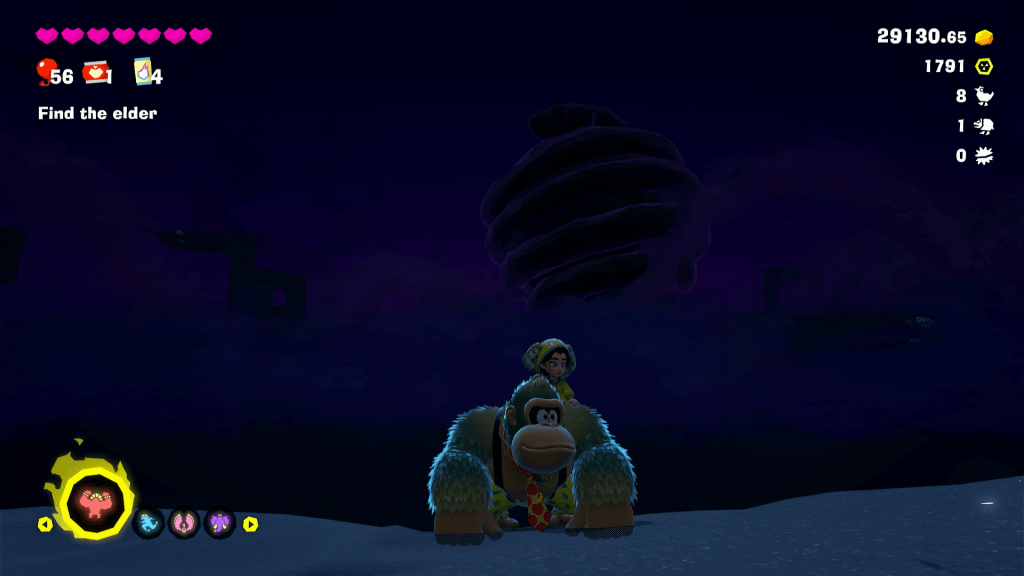Click the right arrow of the Bananza selector
The width and height of the screenshot is (1024, 576).
(250, 524)
